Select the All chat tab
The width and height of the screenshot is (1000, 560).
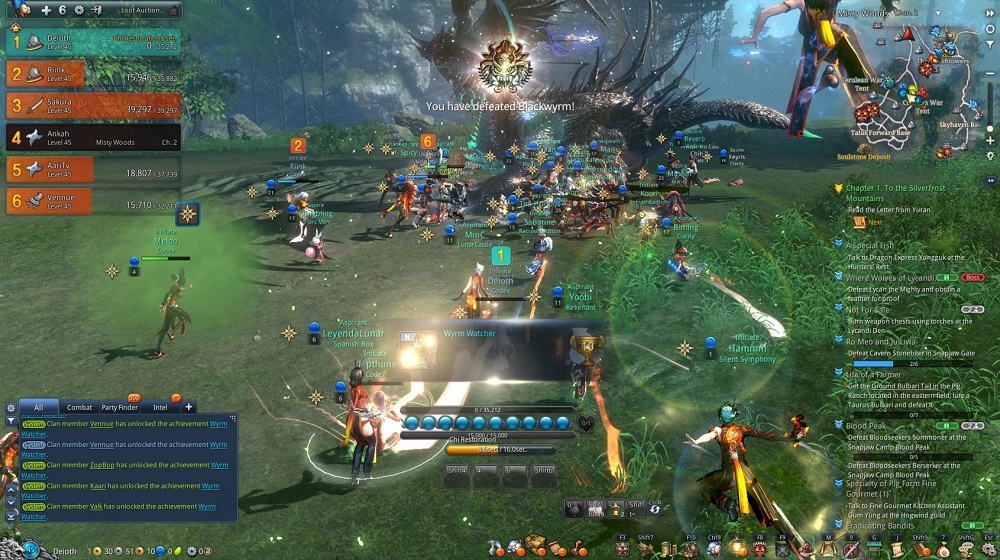coord(39,407)
